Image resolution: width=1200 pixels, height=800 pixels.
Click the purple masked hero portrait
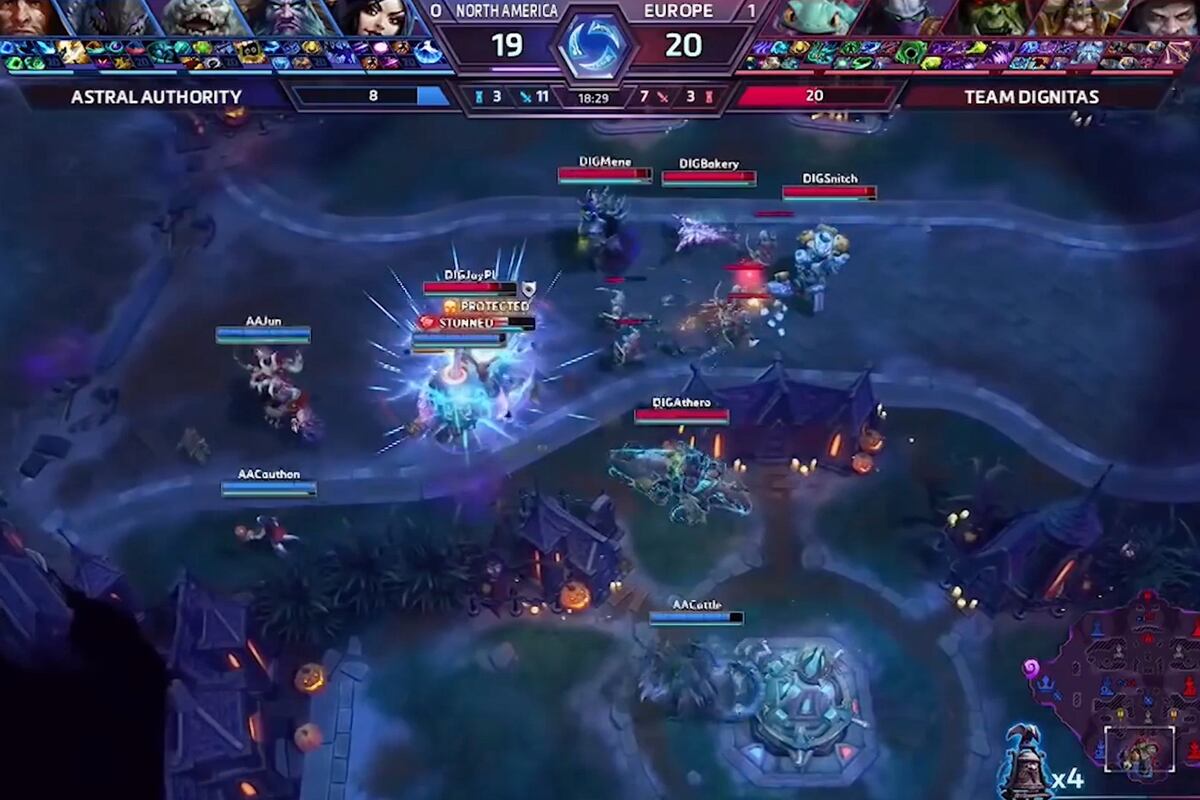pos(908,17)
